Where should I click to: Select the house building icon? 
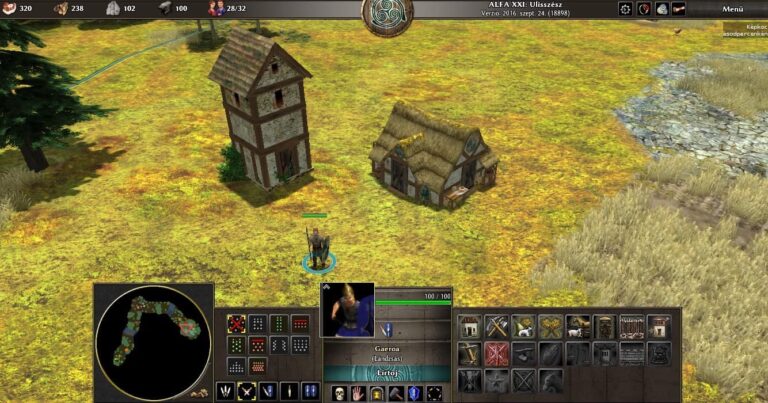pyautogui.click(x=470, y=326)
